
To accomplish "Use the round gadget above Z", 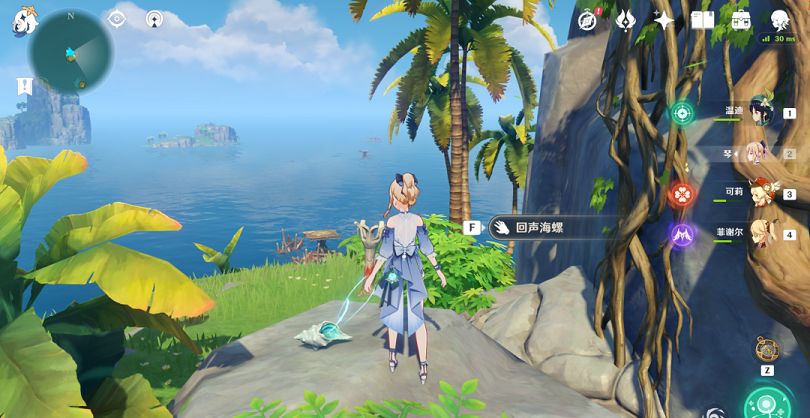I will (x=767, y=350).
